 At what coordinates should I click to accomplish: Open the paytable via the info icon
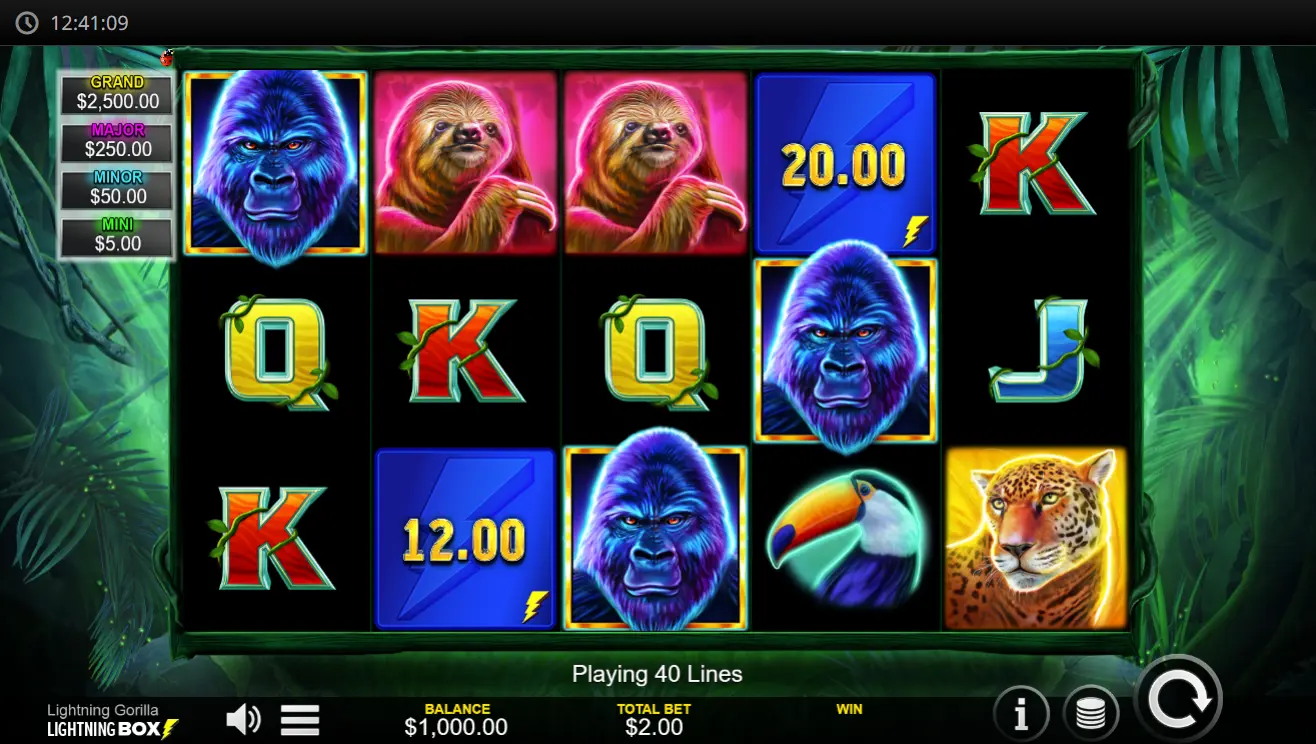pos(1021,712)
